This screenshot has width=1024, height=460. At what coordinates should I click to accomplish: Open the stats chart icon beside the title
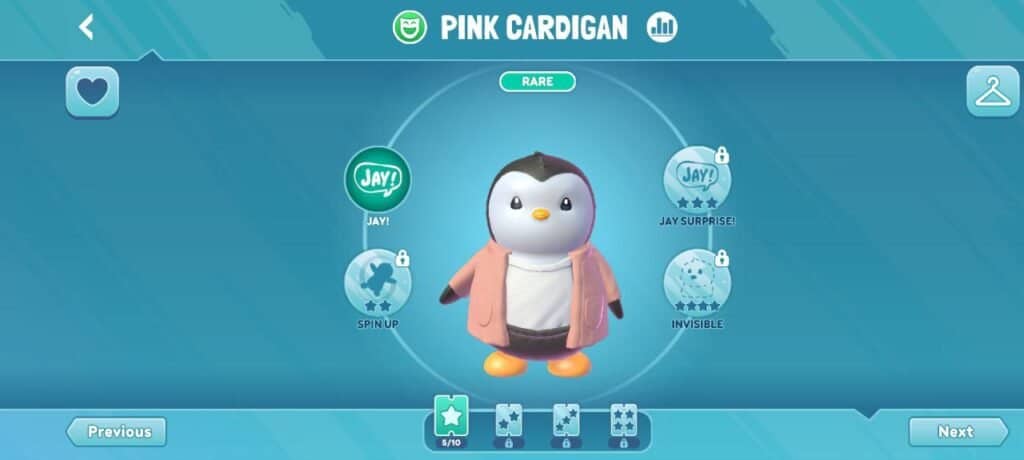(661, 27)
